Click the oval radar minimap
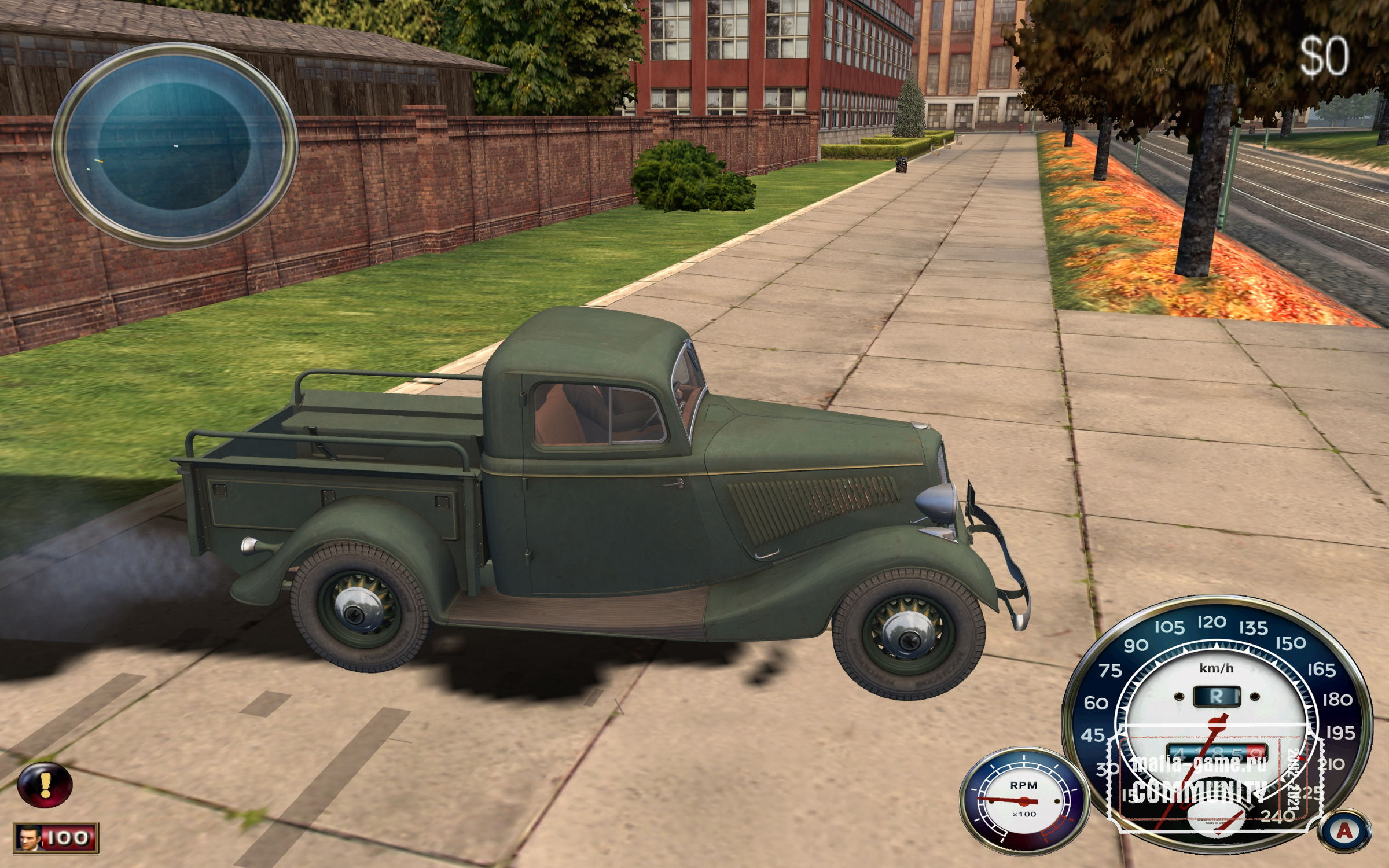The image size is (1389, 868). [175, 145]
